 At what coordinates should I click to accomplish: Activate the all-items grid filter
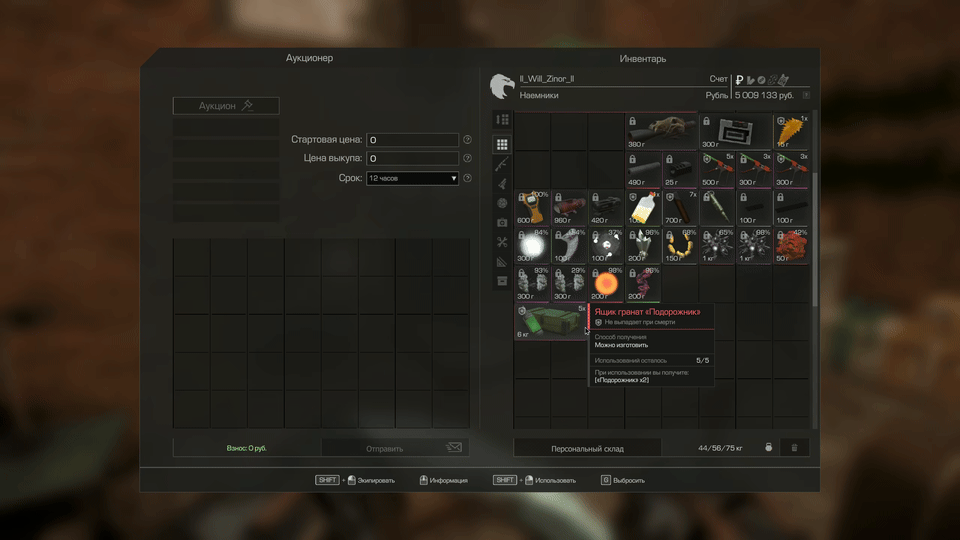[502, 145]
